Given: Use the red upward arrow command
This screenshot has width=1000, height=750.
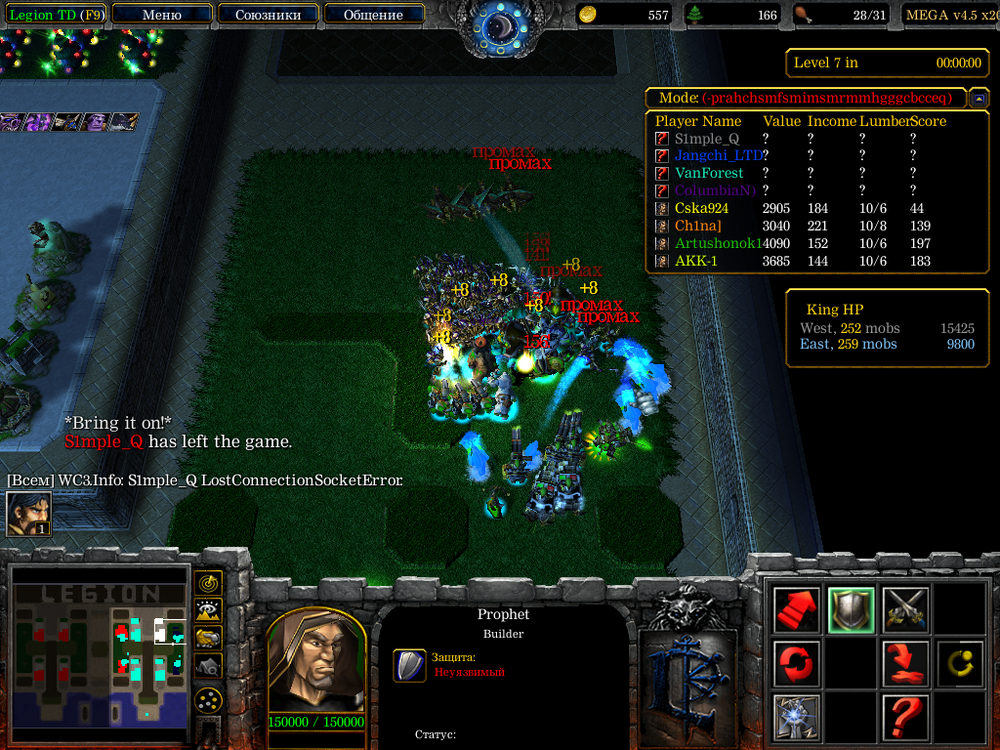Looking at the screenshot, I should (797, 609).
